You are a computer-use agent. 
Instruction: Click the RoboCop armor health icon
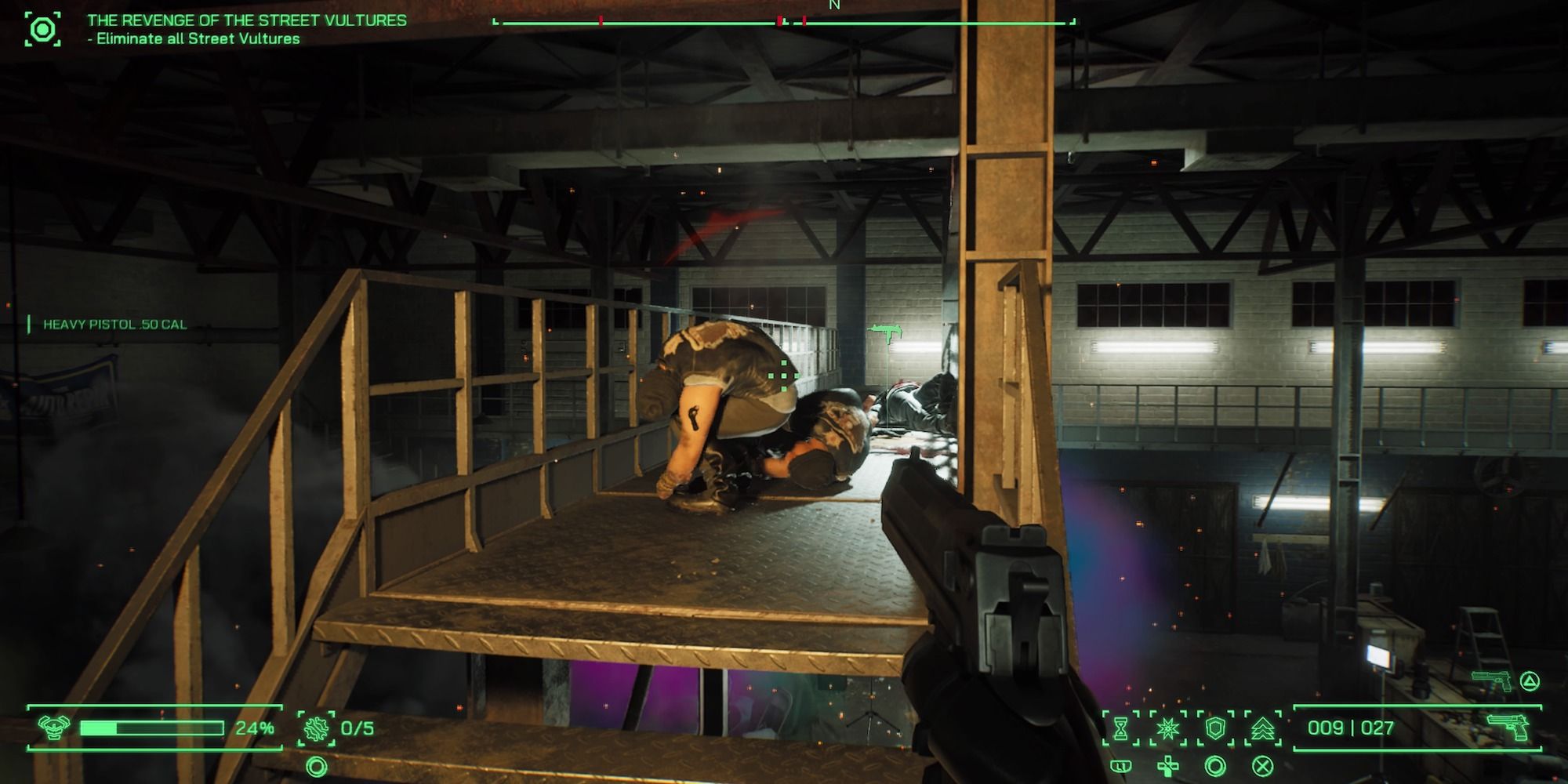click(53, 728)
